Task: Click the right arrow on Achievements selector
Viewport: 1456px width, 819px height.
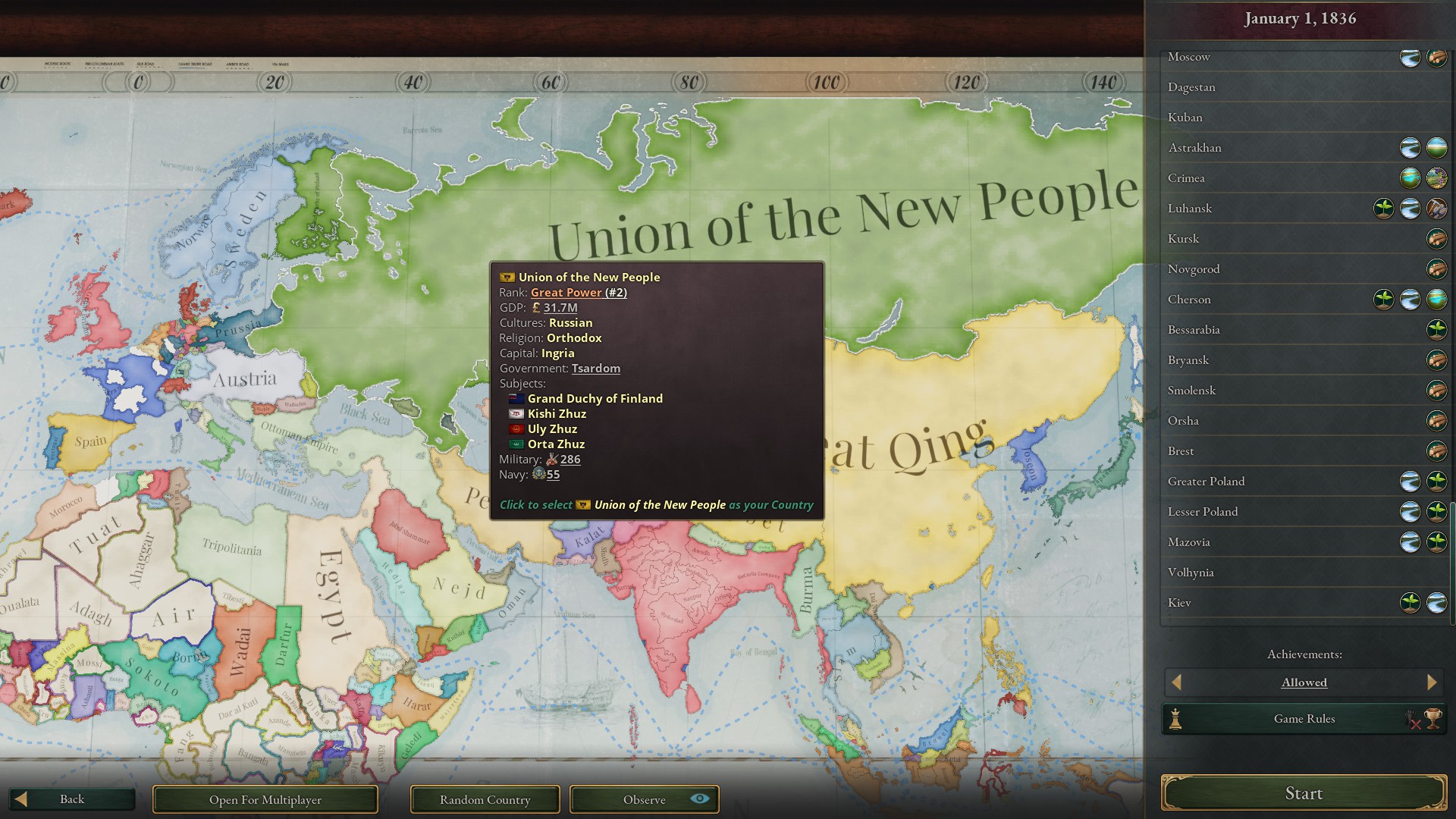Action: 1432,682
